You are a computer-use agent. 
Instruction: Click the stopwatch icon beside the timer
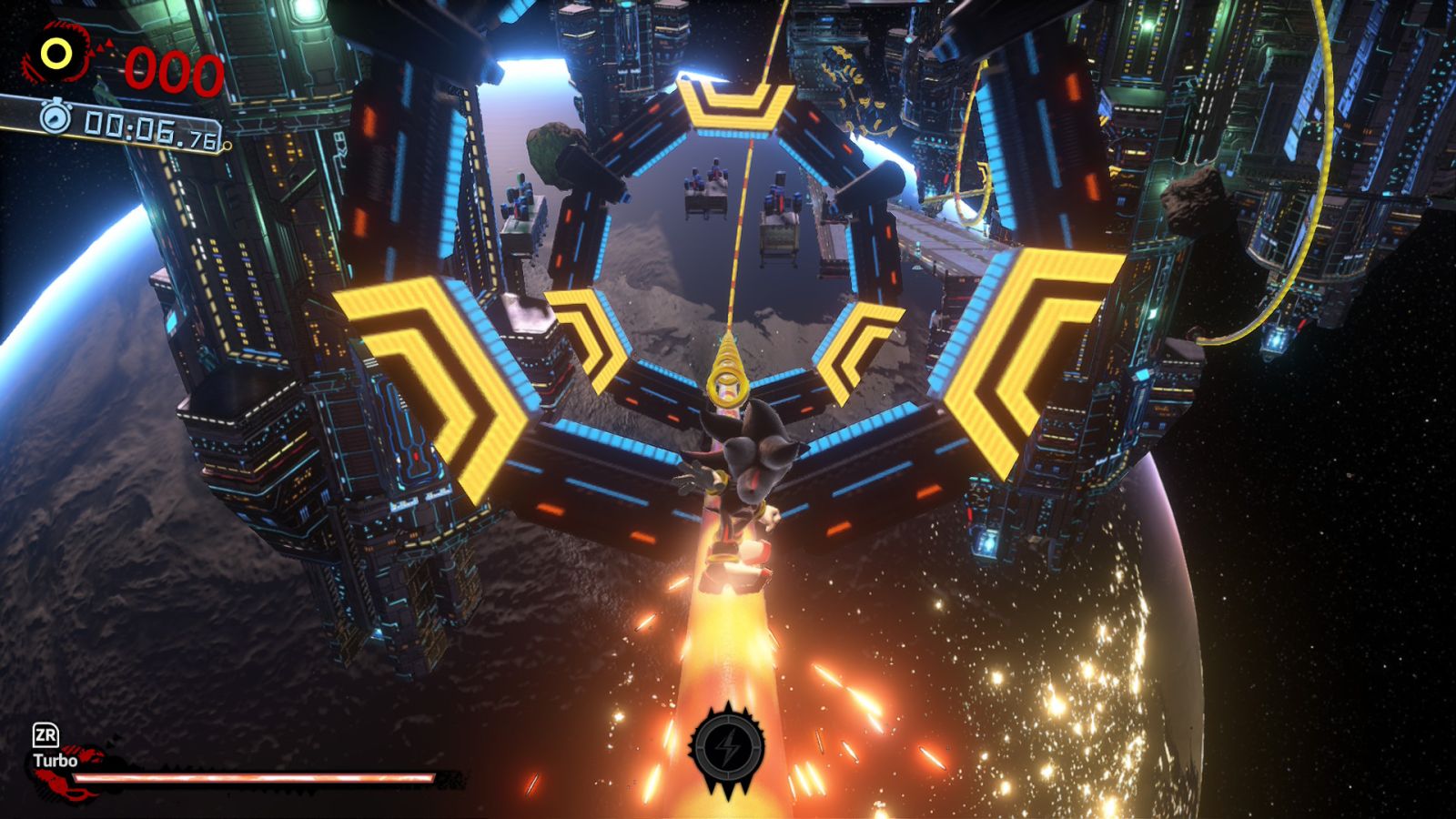[56, 116]
